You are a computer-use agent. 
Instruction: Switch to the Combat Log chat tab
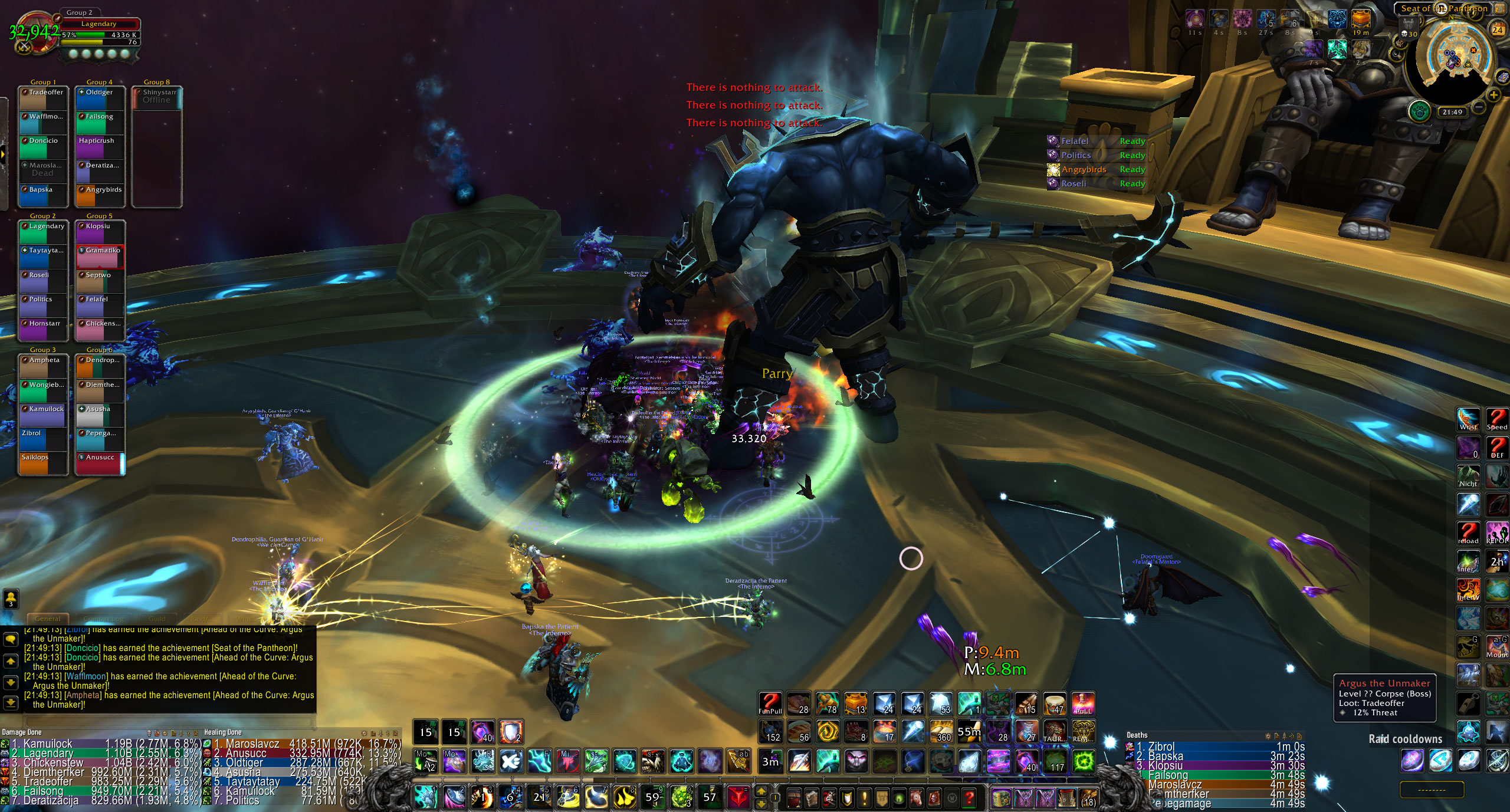[104, 619]
